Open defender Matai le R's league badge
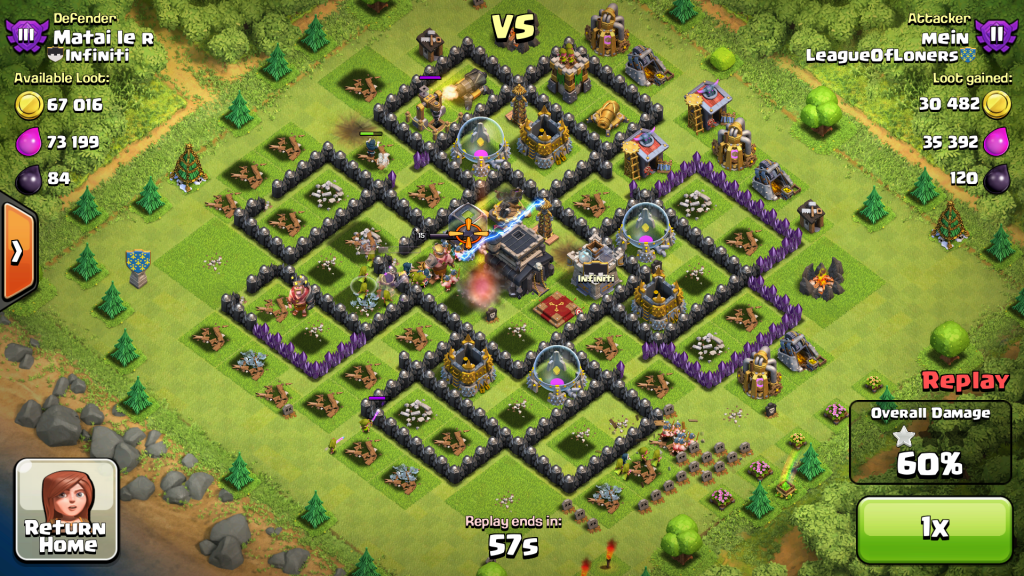Screen dimensions: 1024x576 [26, 36]
